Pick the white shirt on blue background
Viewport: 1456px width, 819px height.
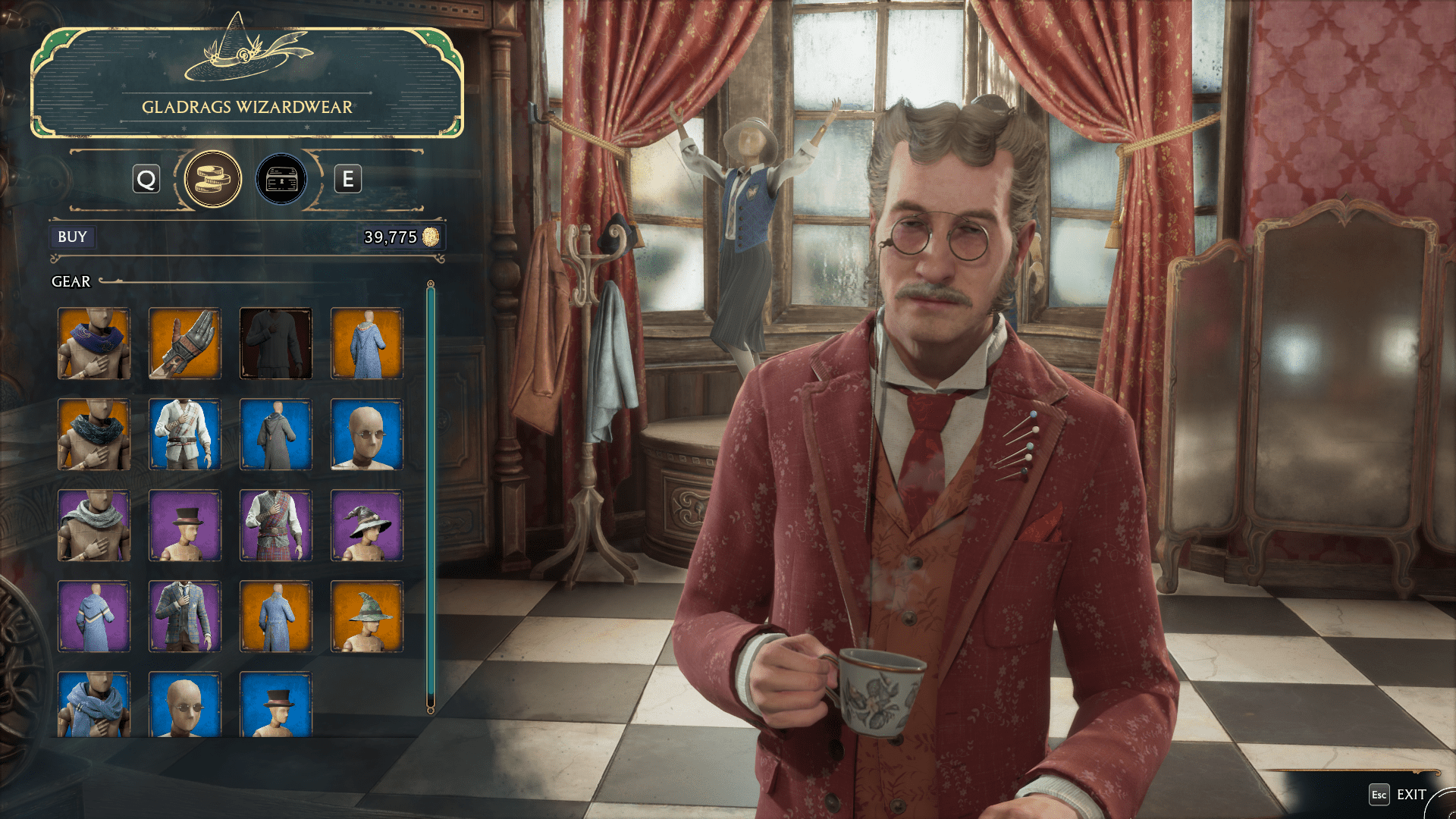coord(184,435)
